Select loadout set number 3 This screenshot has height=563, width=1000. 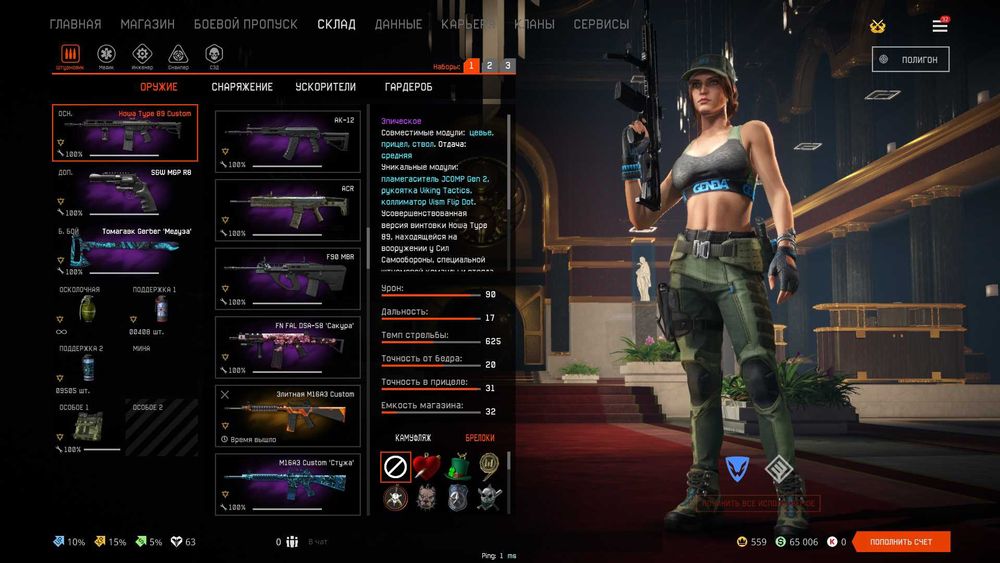coord(507,66)
